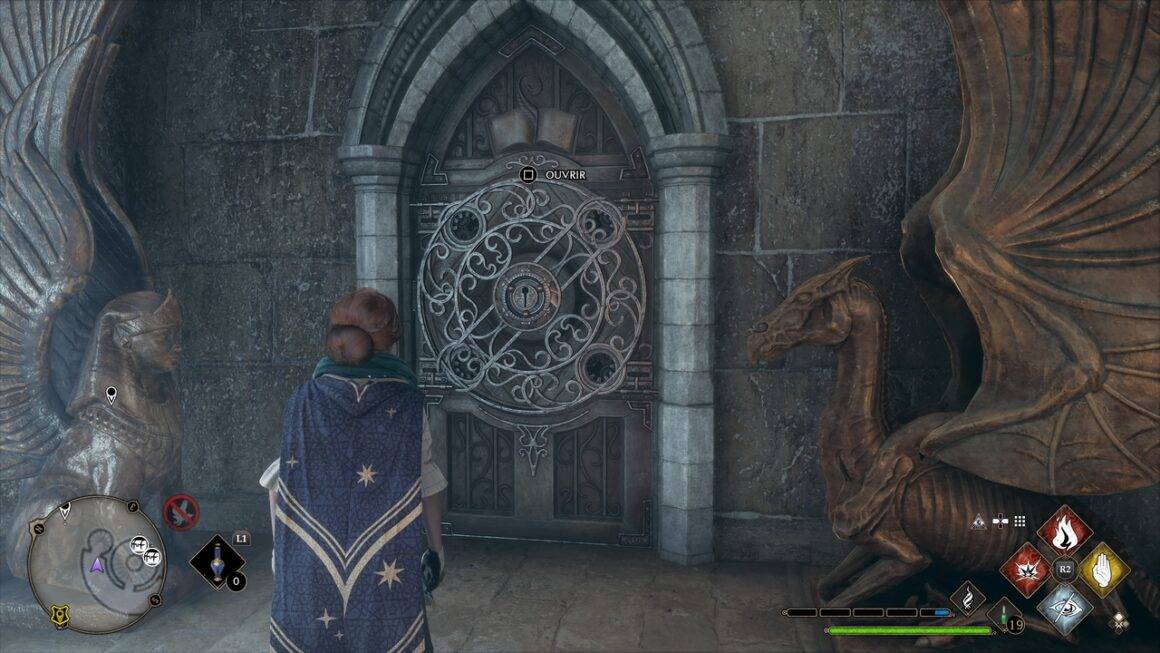The height and width of the screenshot is (653, 1160).
Task: Select the red explosion spell slot
Action: pyautogui.click(x=1026, y=571)
